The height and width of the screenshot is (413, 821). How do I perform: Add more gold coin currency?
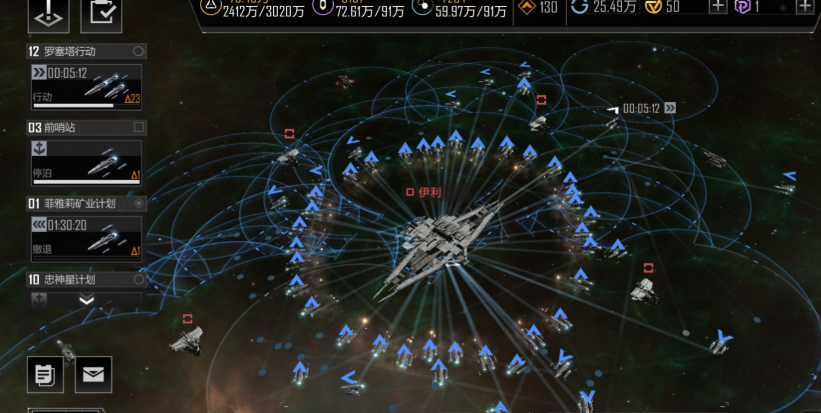coord(717,7)
